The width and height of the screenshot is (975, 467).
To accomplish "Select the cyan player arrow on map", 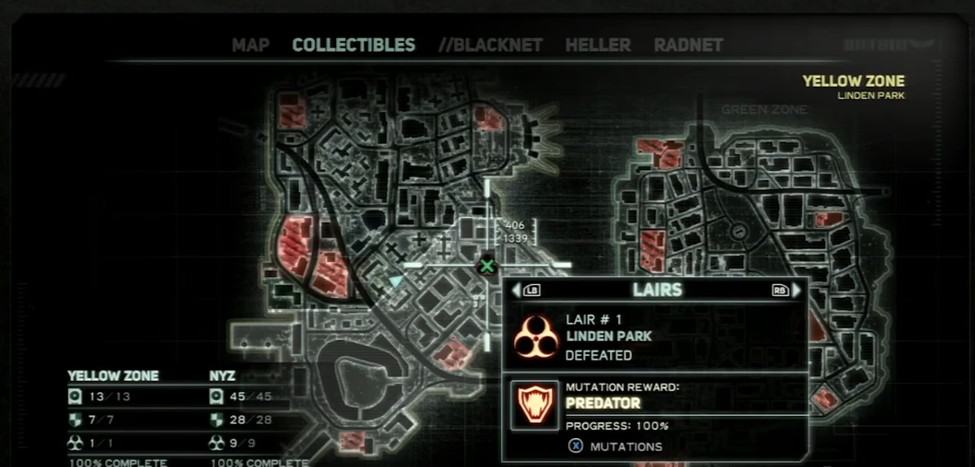I will 396,282.
